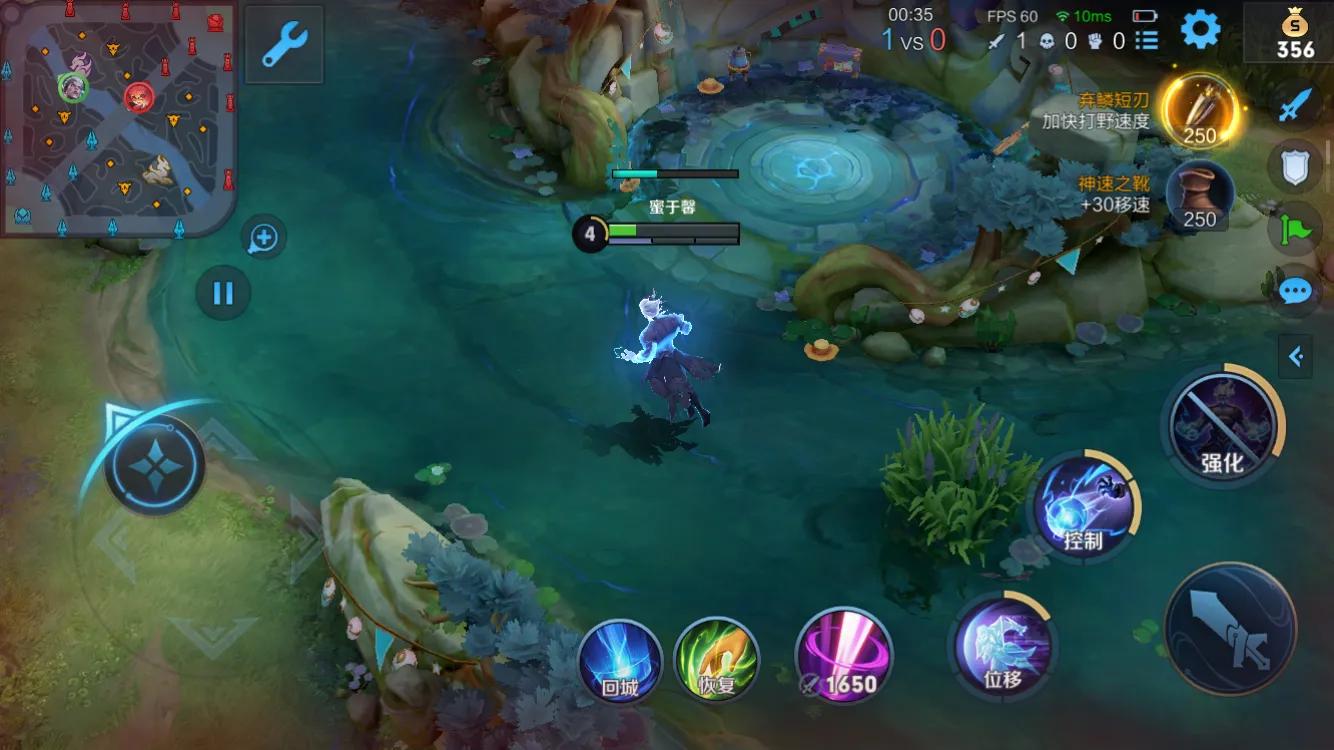Pause the game
This screenshot has height=750, width=1334.
223,293
